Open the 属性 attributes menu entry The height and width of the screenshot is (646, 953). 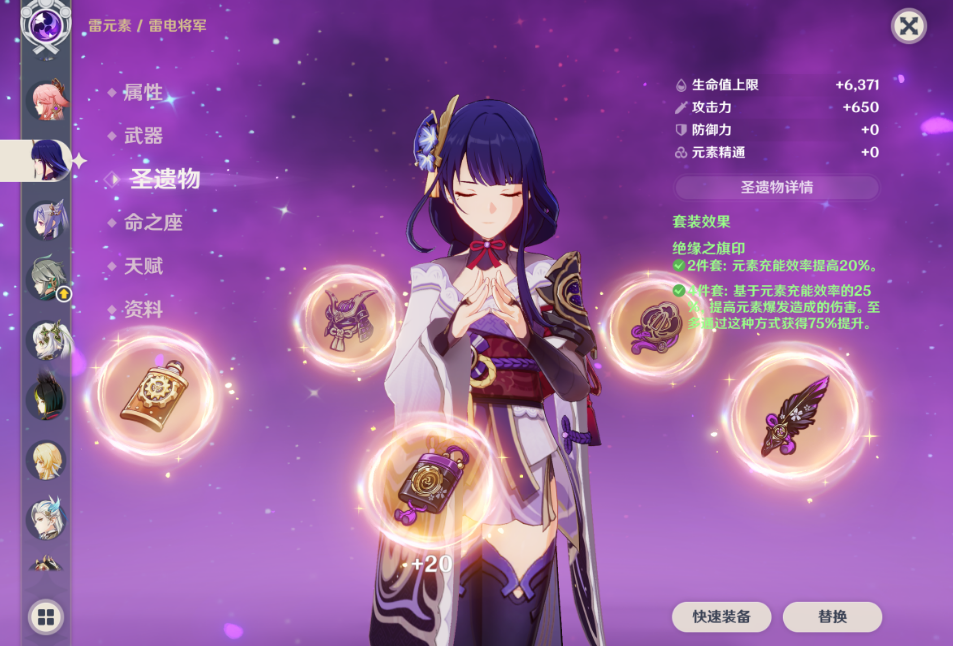point(142,93)
